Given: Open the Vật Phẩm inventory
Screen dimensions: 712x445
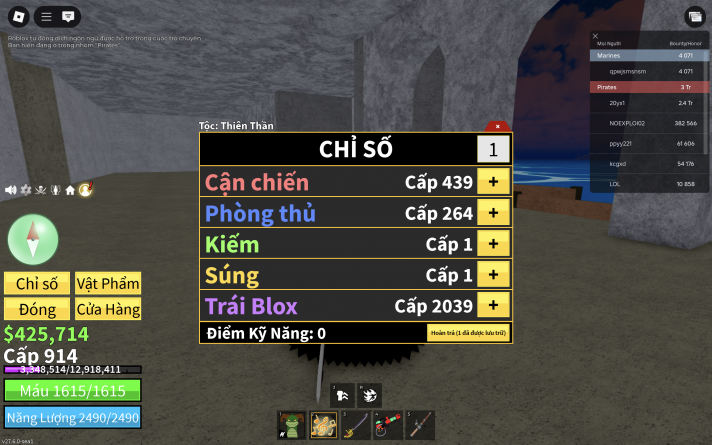Looking at the screenshot, I should point(107,283).
